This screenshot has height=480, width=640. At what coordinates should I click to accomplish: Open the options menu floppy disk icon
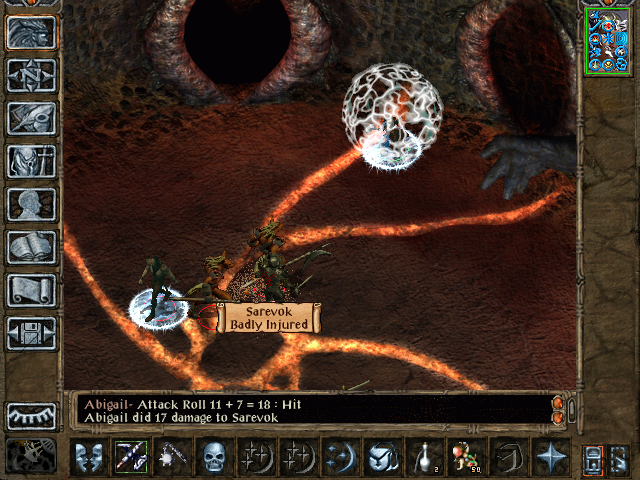pos(32,332)
